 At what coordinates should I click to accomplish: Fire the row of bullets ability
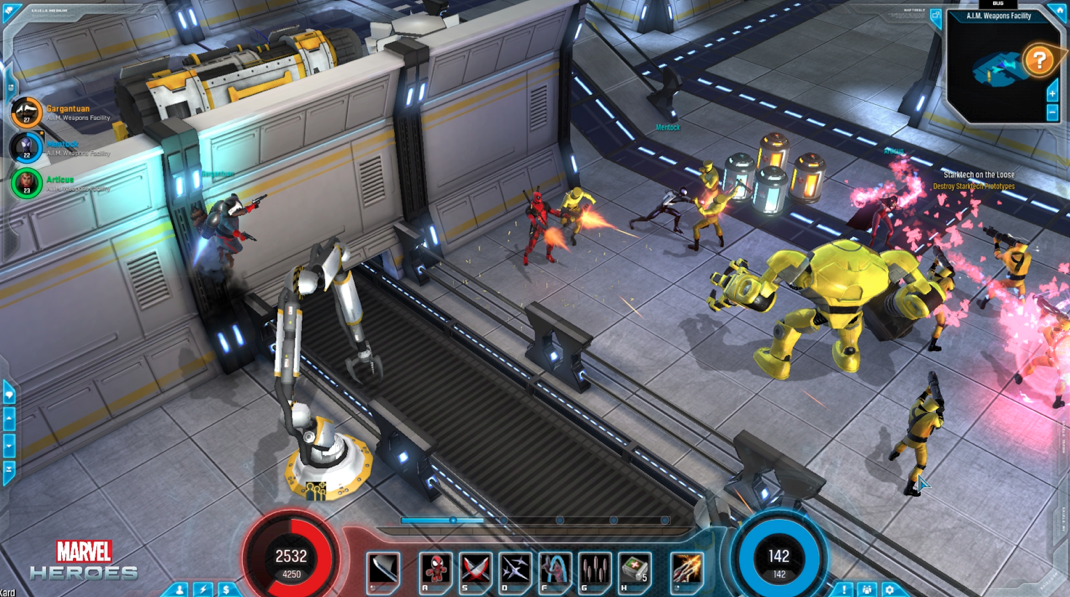click(595, 570)
